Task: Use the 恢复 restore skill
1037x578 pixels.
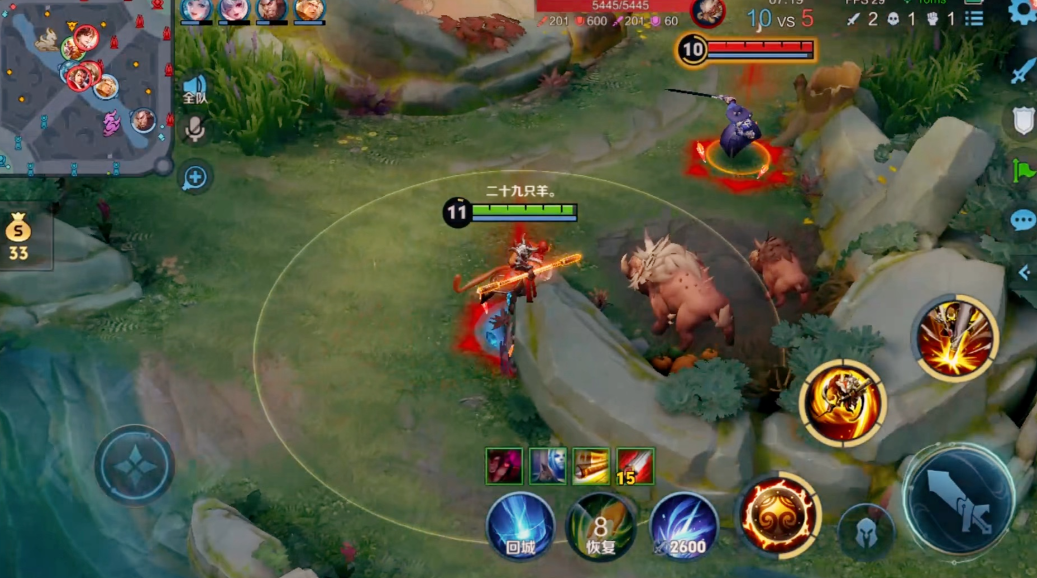Action: point(600,526)
